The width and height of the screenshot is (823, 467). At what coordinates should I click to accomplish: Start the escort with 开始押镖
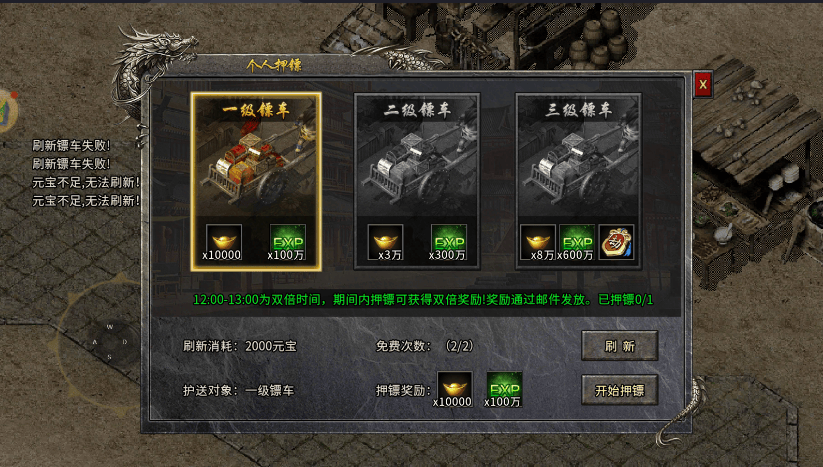click(619, 390)
